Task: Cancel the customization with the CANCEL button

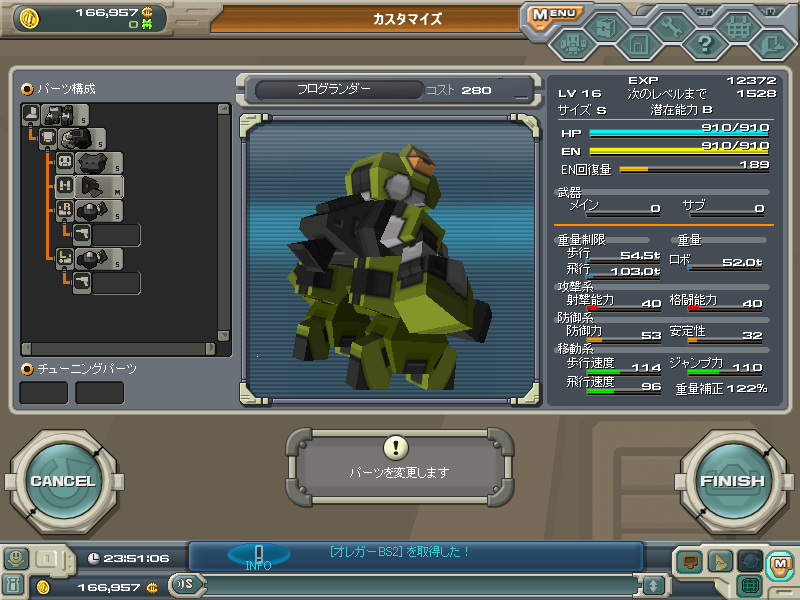Action: coord(62,481)
